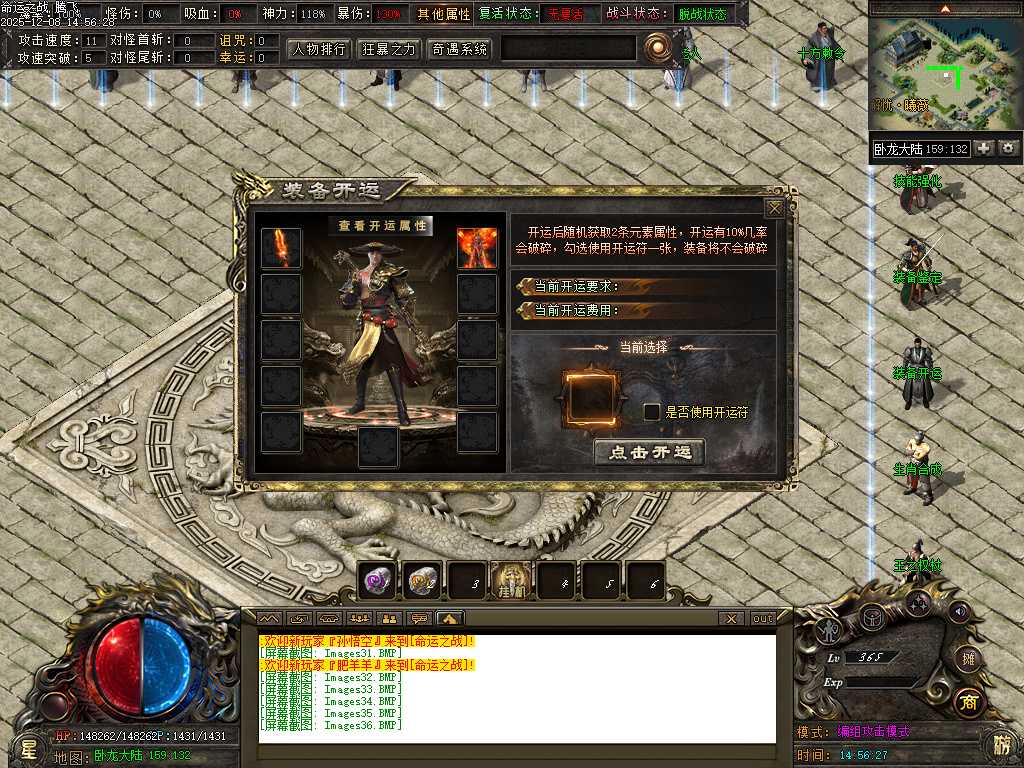Image resolution: width=1024 pixels, height=768 pixels.
Task: Use the orange rune stone in hotbar
Action: 423,580
